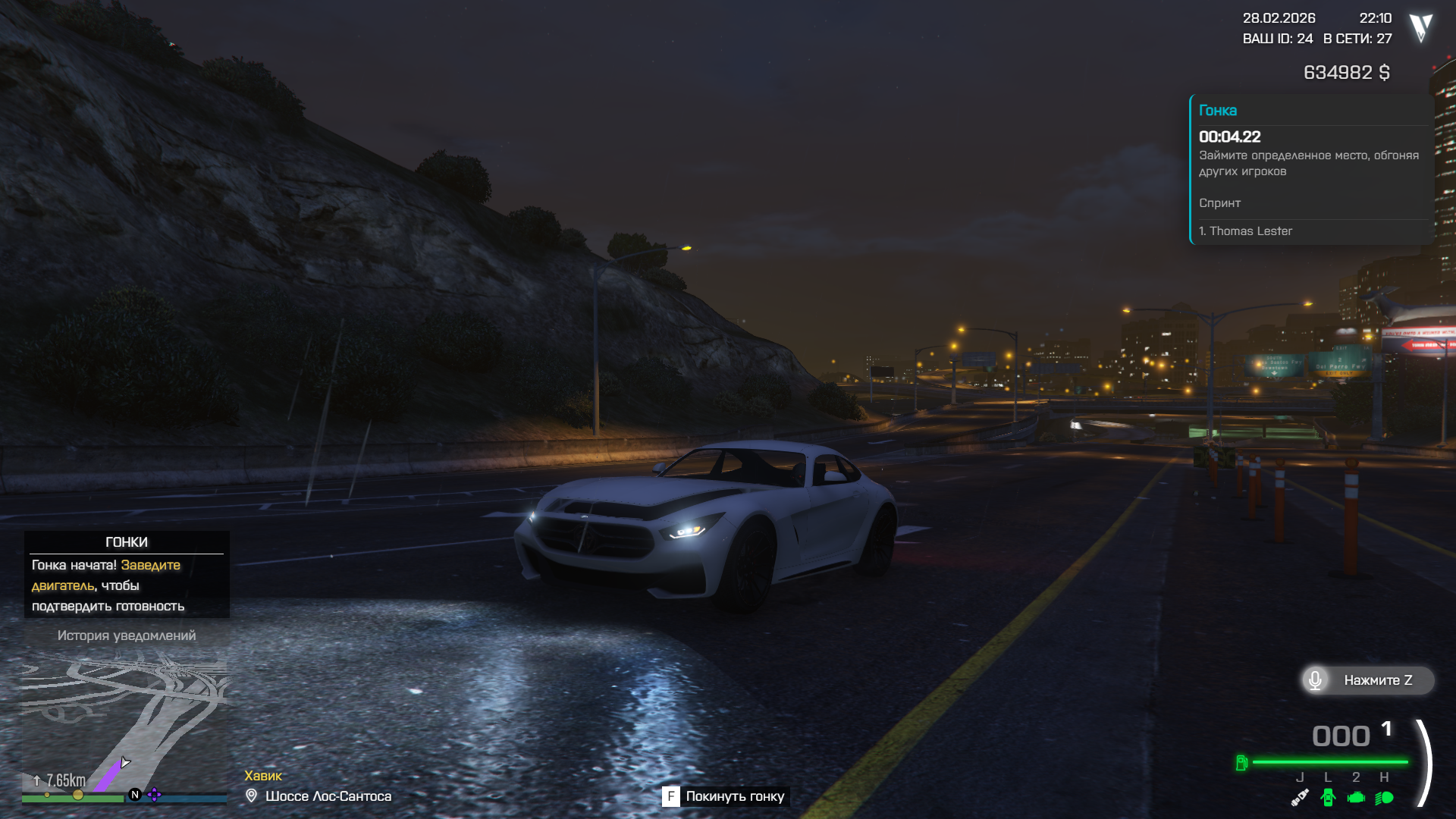
Task: Click the Покинуть гонку leave-race label
Action: point(734,796)
